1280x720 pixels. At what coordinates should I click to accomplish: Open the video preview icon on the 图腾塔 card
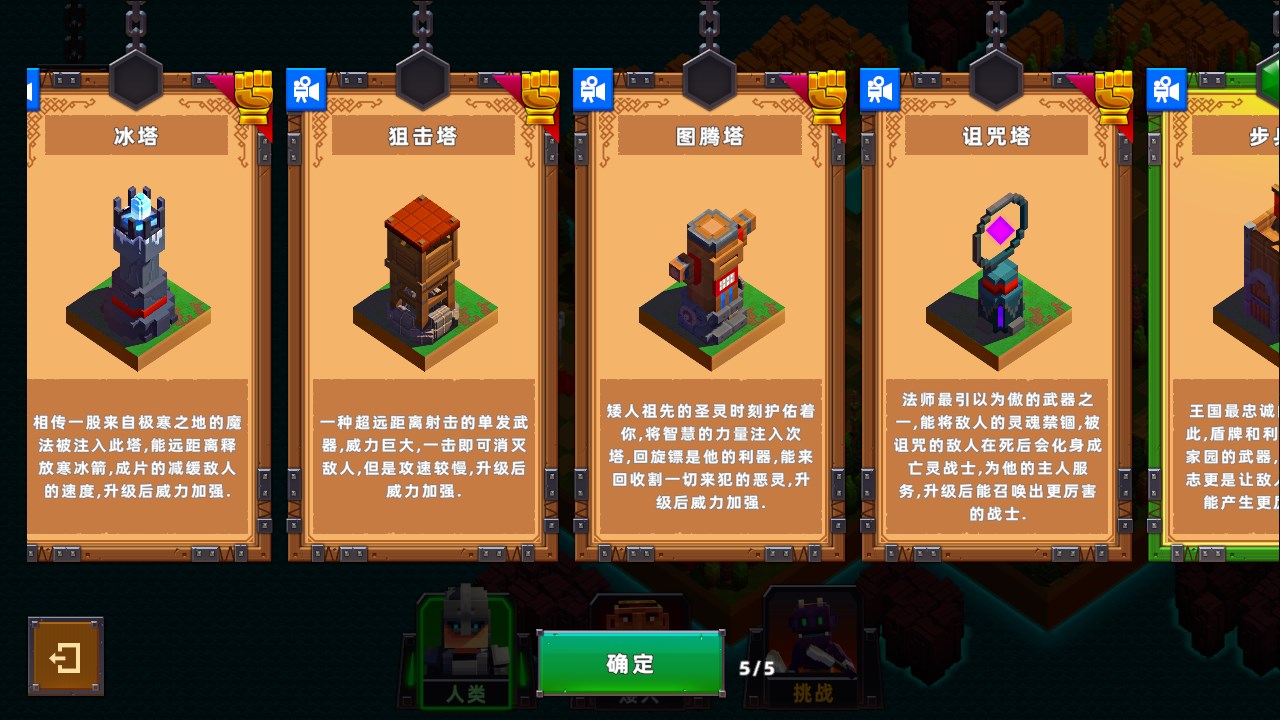(x=594, y=89)
